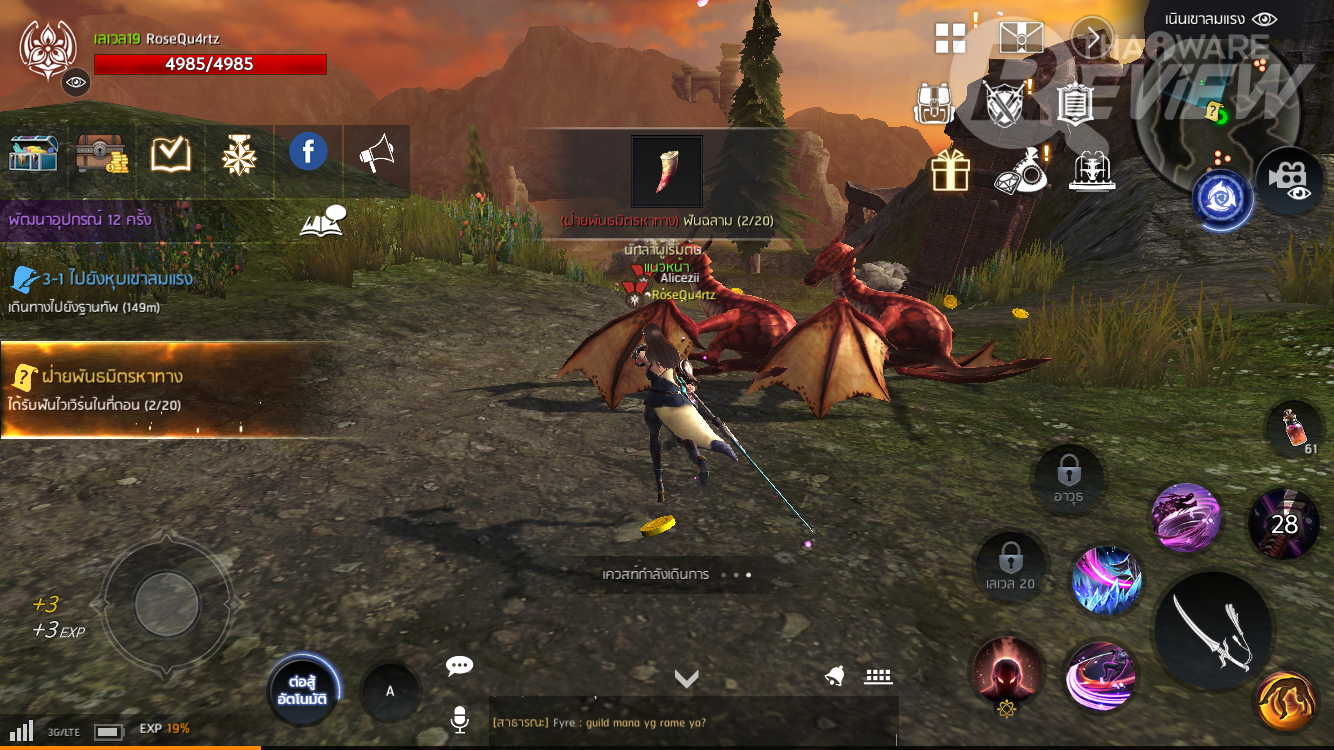Screen dimensions: 1334x750
Task: Open the chat speech bubble
Action: (460, 666)
